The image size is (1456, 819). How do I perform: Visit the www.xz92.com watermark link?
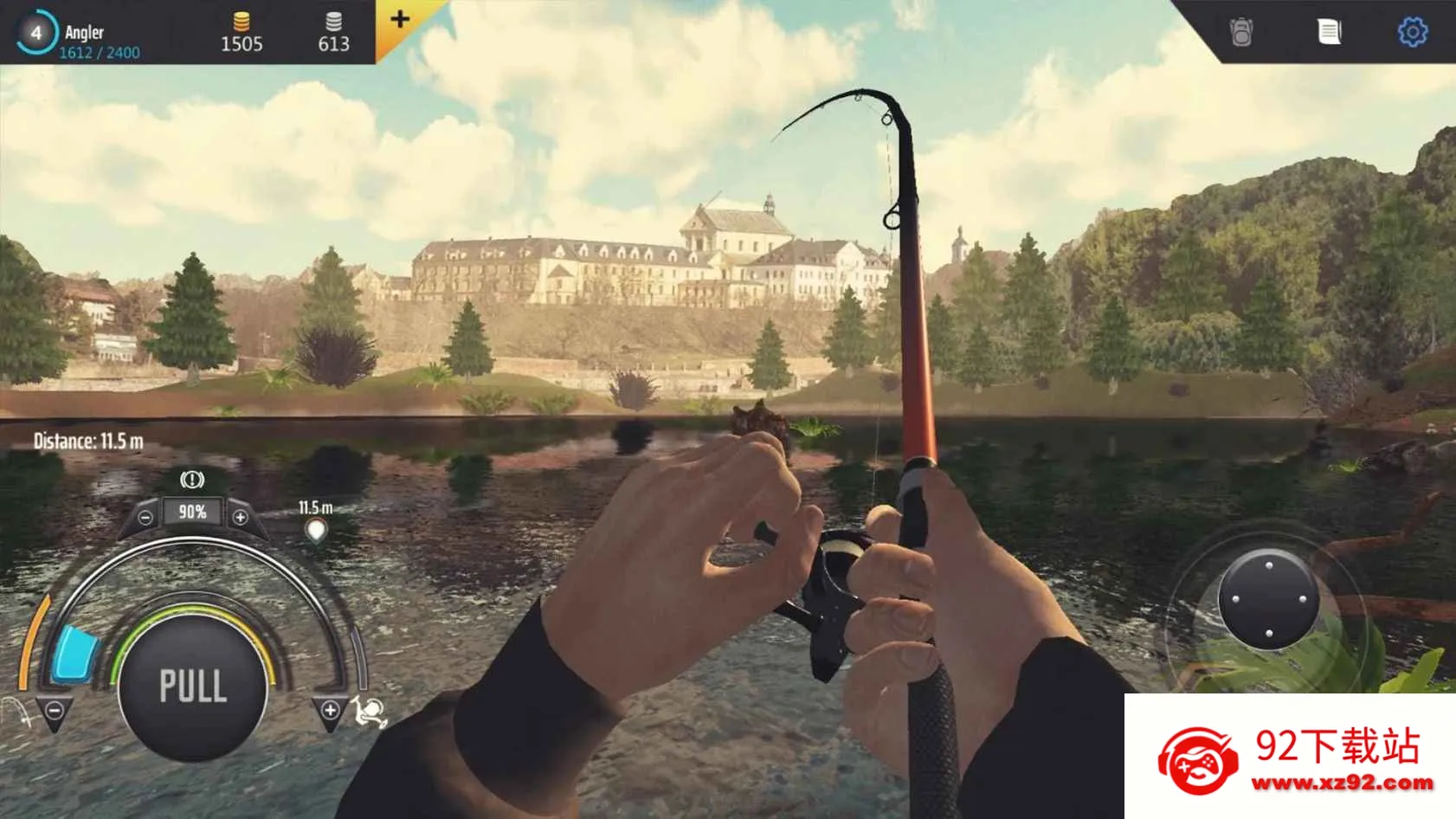[1342, 784]
